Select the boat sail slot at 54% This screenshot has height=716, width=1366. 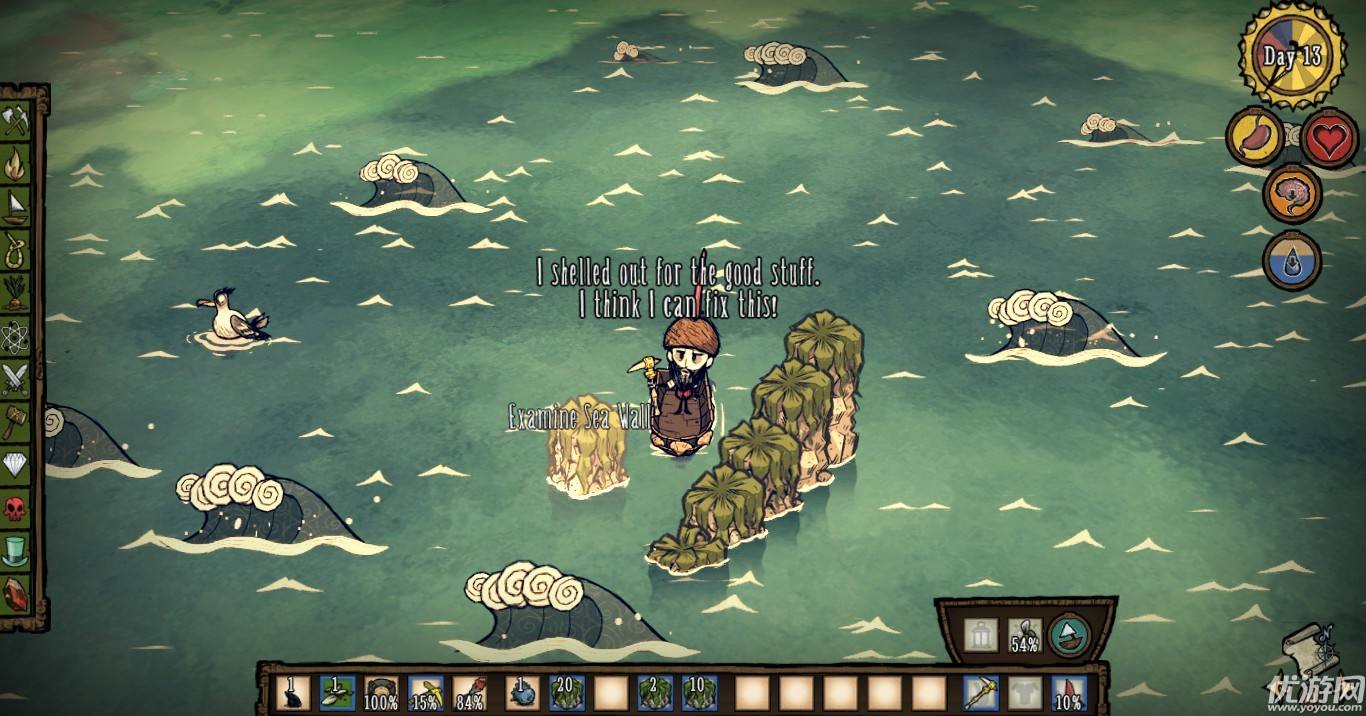pyautogui.click(x=1024, y=636)
